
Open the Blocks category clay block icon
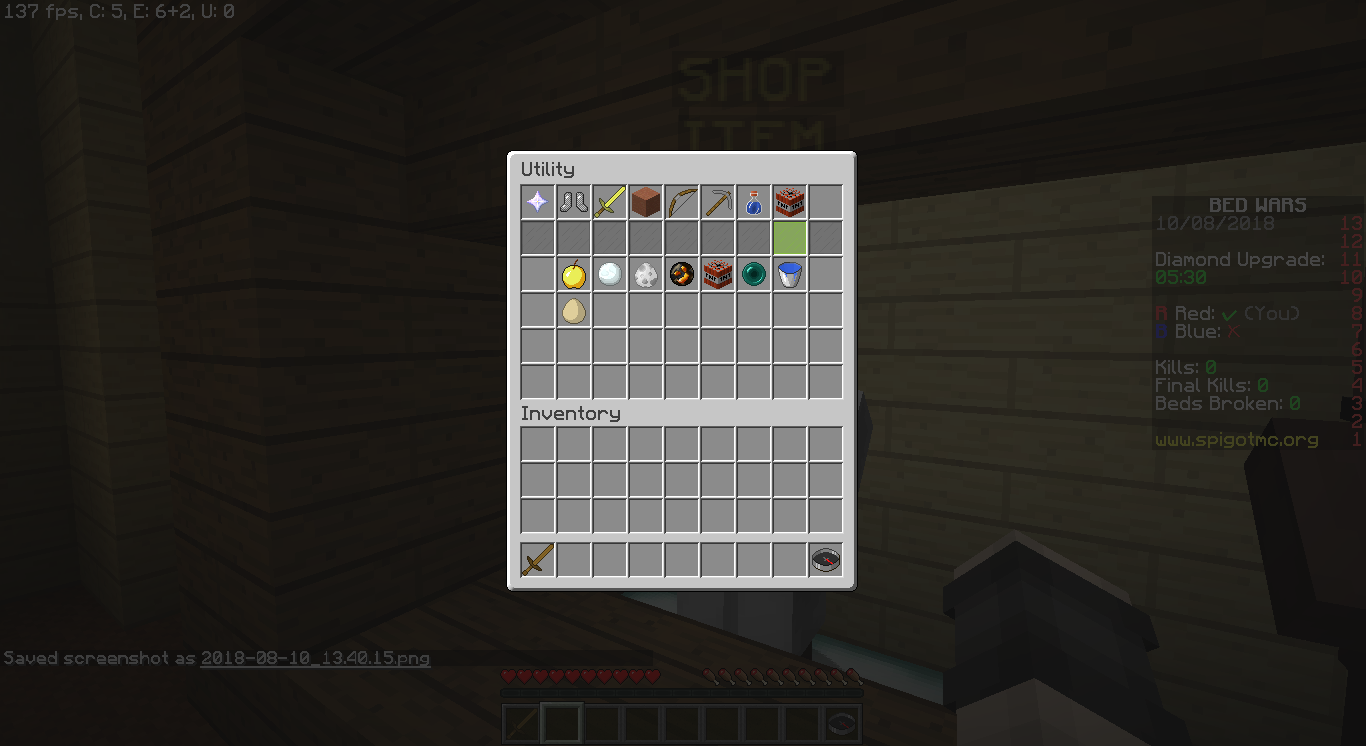click(x=644, y=202)
